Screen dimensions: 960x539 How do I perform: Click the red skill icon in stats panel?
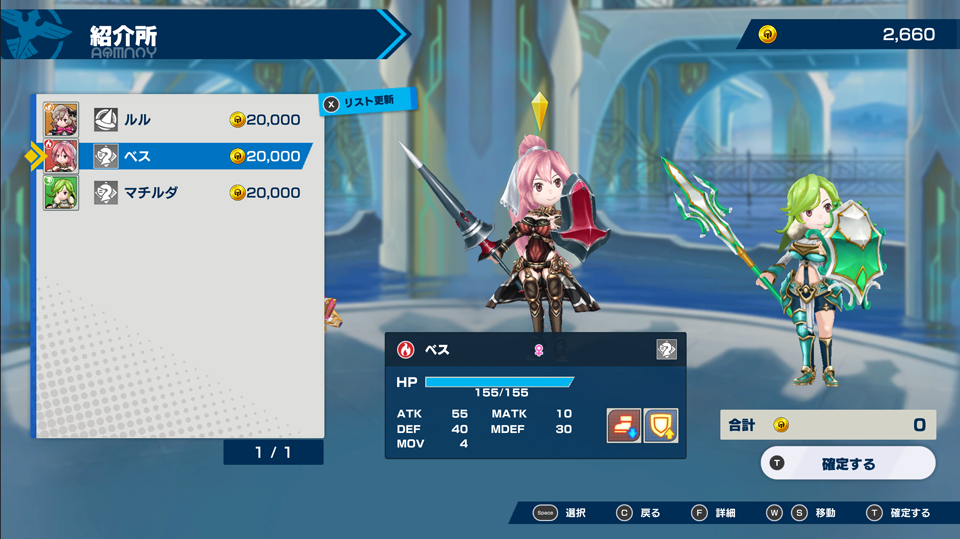tap(624, 425)
